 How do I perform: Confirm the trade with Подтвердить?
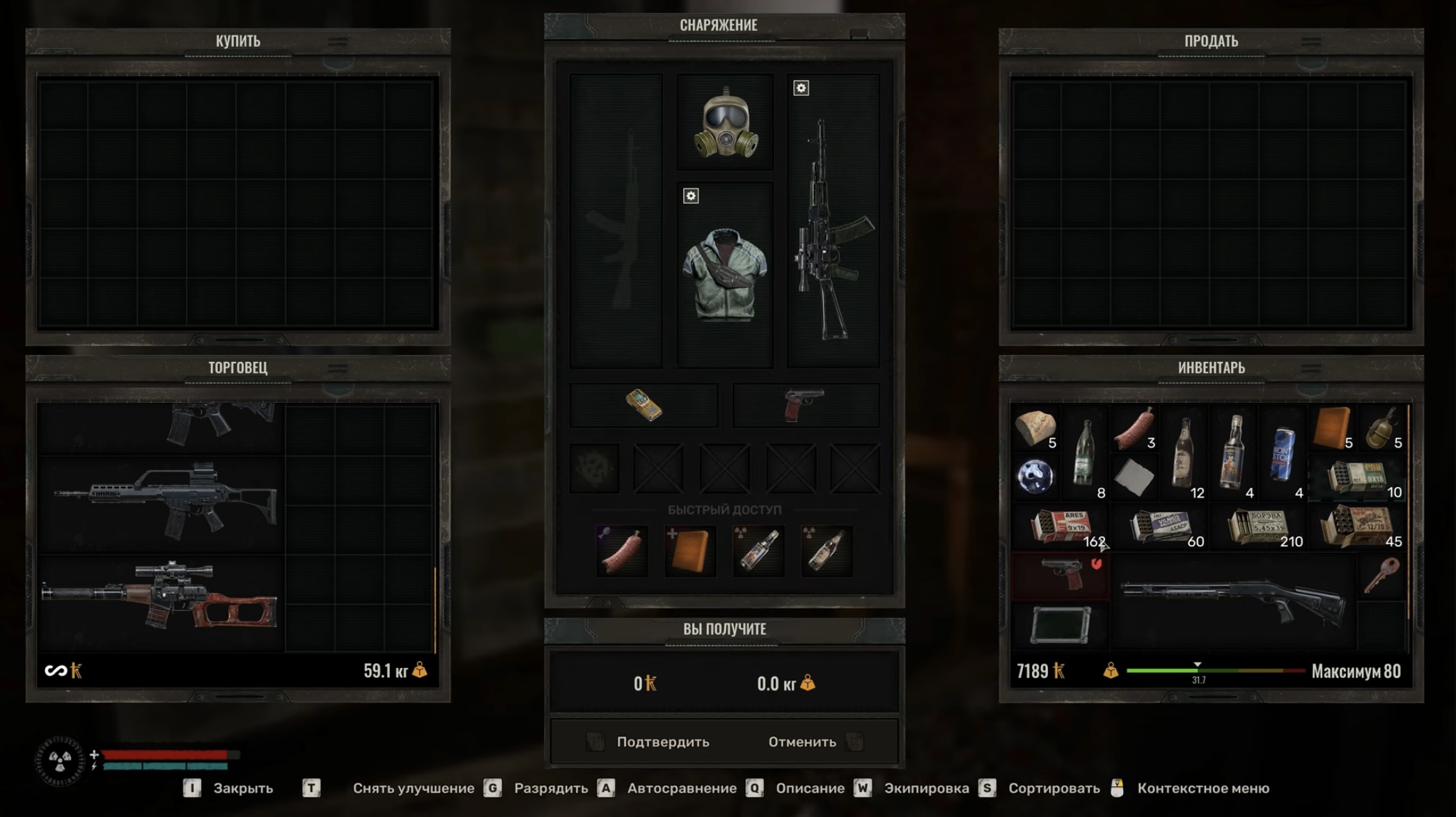[662, 742]
